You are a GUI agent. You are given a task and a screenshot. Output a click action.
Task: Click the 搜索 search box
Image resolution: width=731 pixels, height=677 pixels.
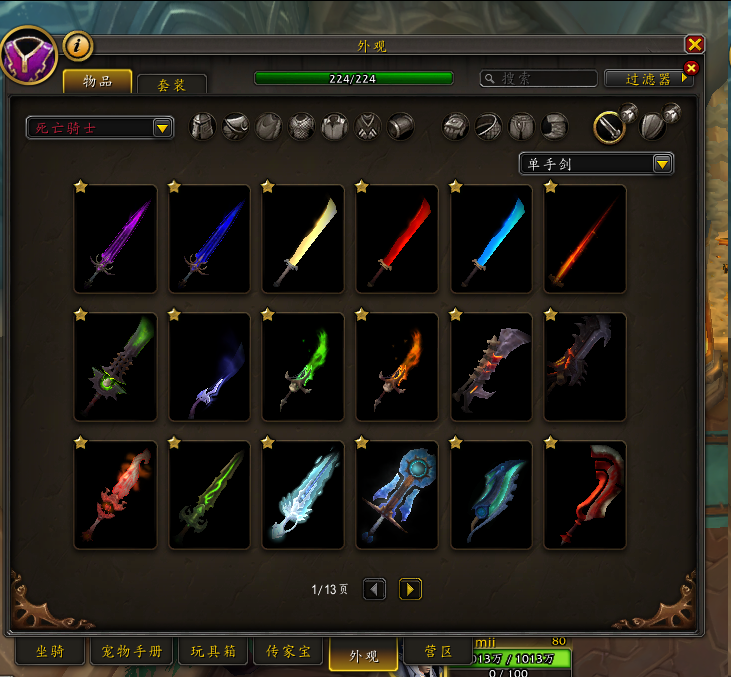(x=540, y=78)
